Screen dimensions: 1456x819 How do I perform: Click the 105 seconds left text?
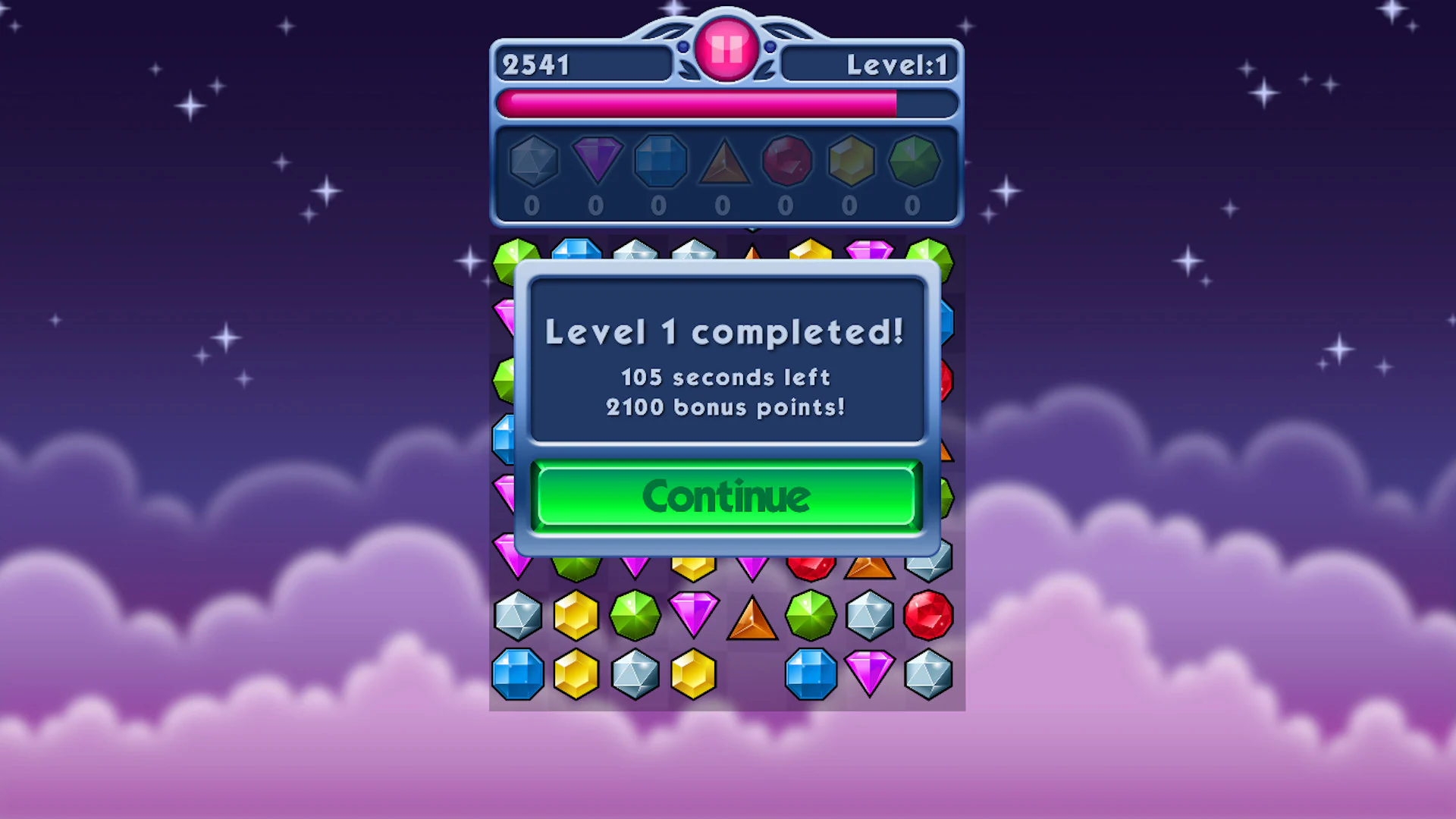(x=726, y=378)
